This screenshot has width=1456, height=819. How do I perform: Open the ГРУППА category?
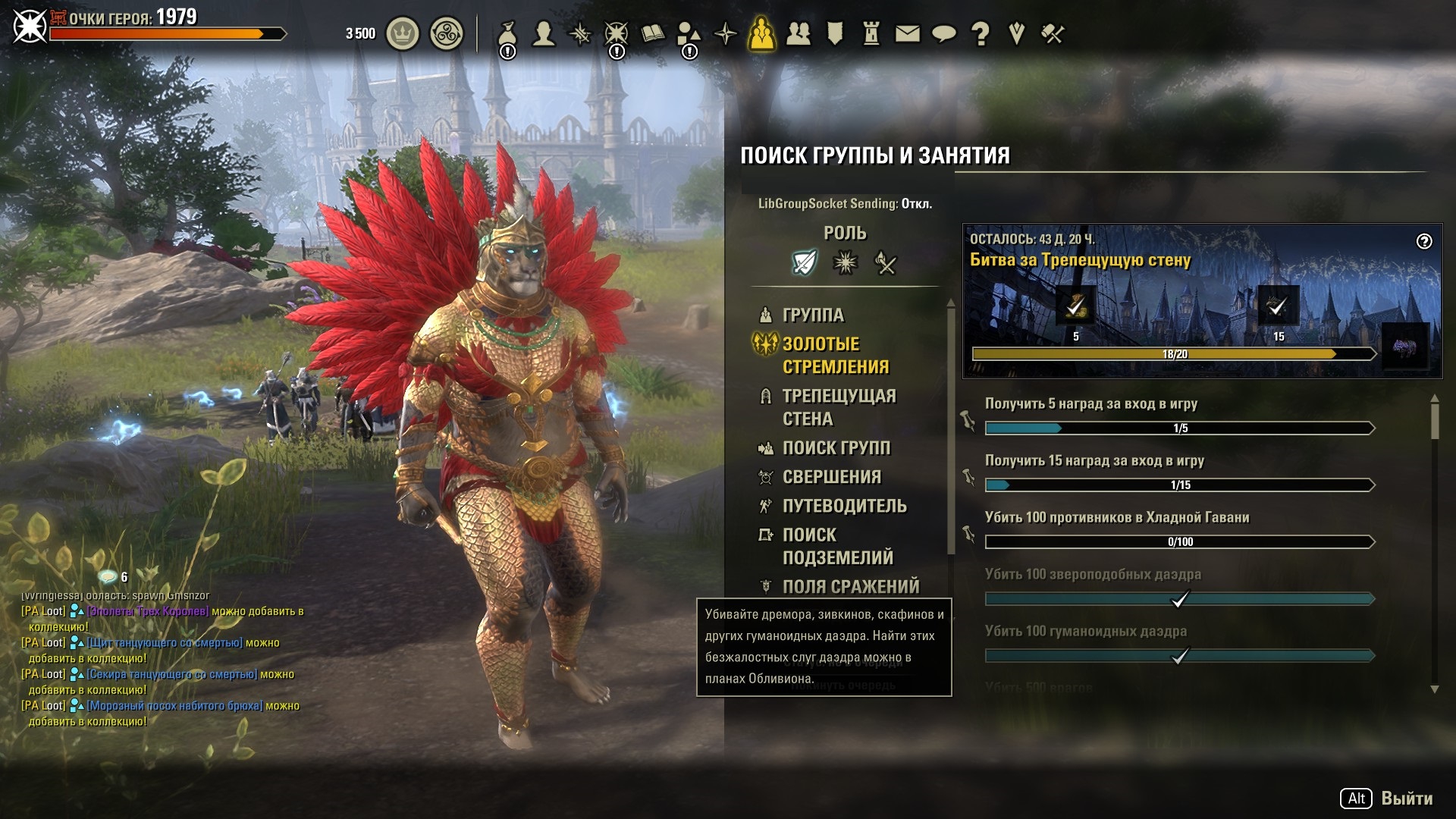click(813, 315)
